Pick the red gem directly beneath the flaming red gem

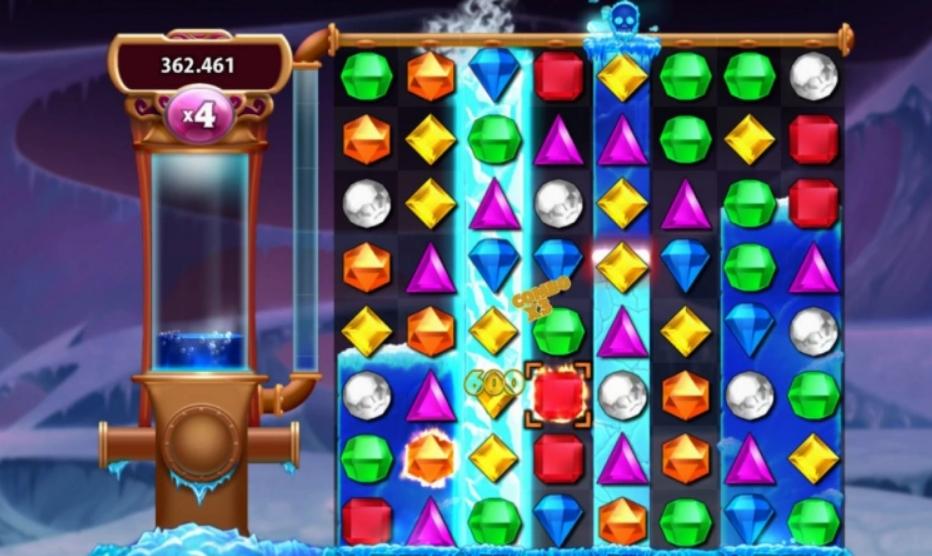click(x=558, y=458)
